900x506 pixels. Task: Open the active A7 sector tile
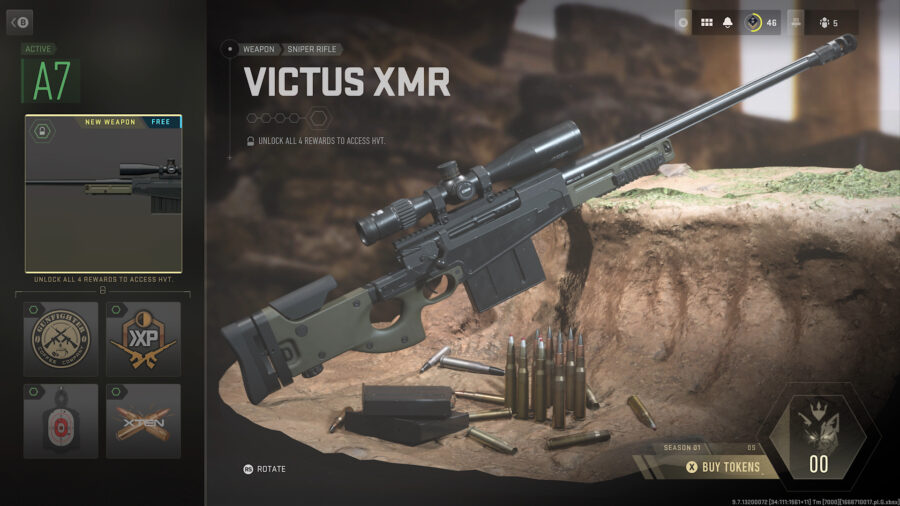[x=51, y=81]
